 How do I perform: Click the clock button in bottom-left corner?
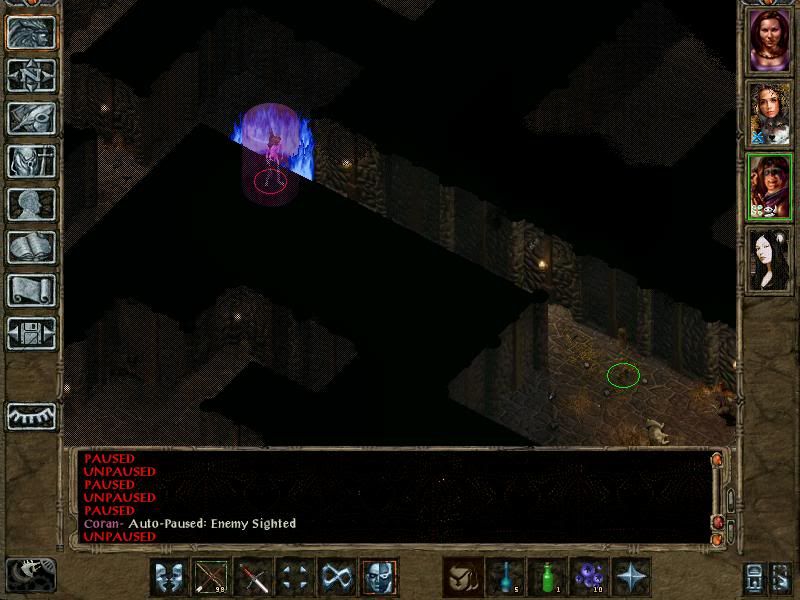[x=30, y=574]
